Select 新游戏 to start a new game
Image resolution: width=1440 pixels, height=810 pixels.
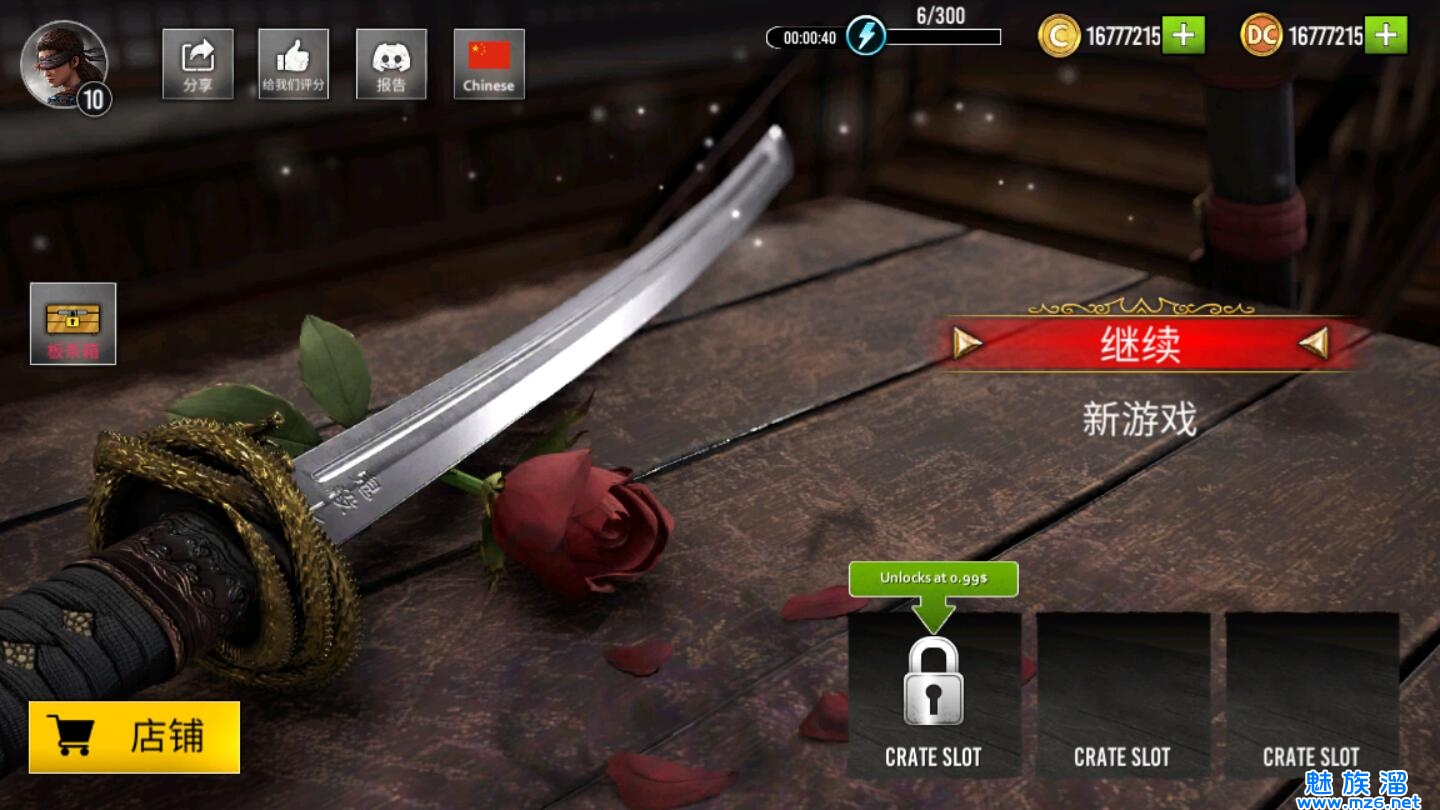point(1140,419)
